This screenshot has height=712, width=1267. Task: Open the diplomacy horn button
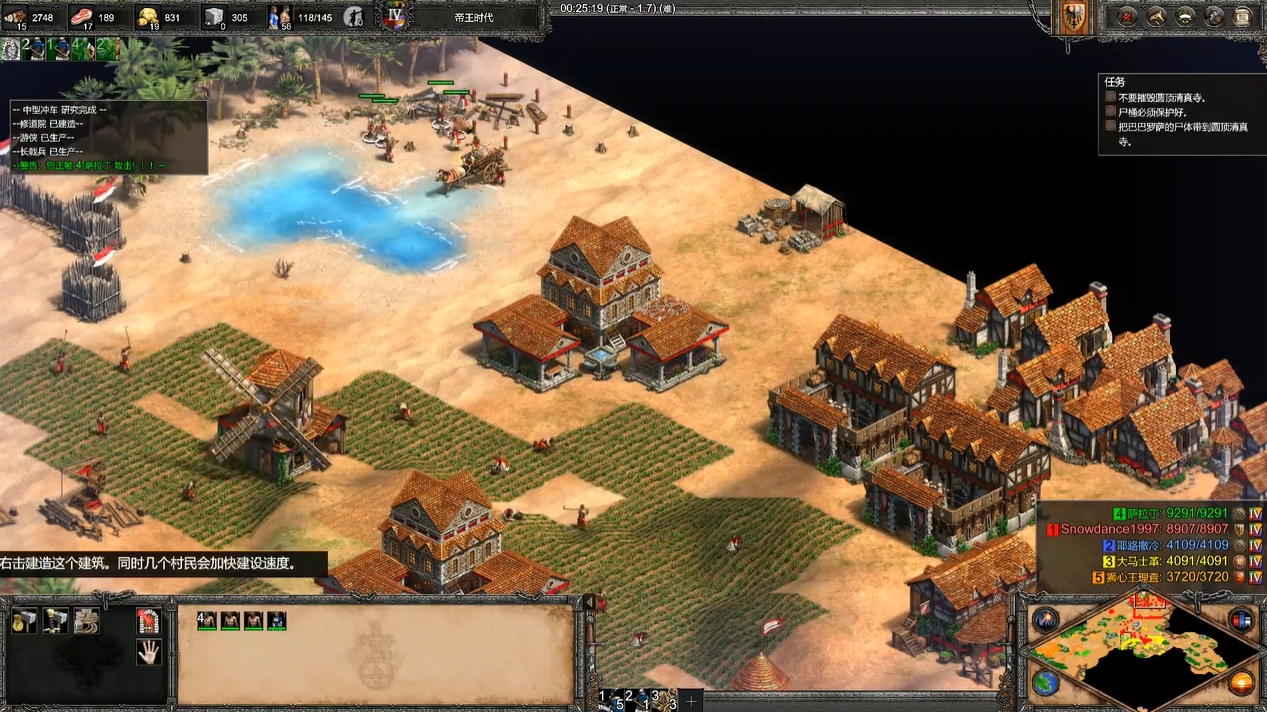1156,17
